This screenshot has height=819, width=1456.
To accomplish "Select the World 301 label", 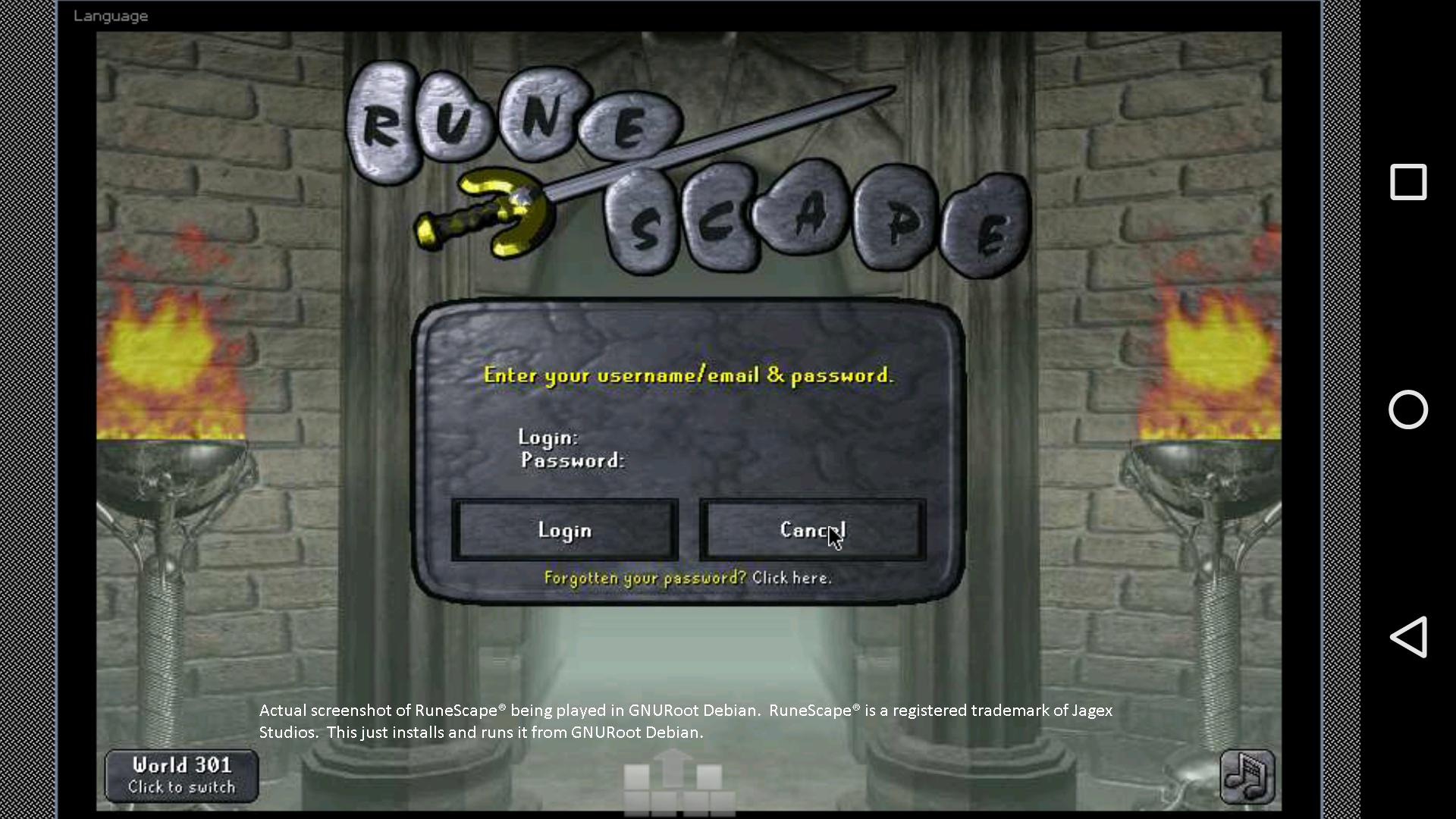I will [x=180, y=766].
